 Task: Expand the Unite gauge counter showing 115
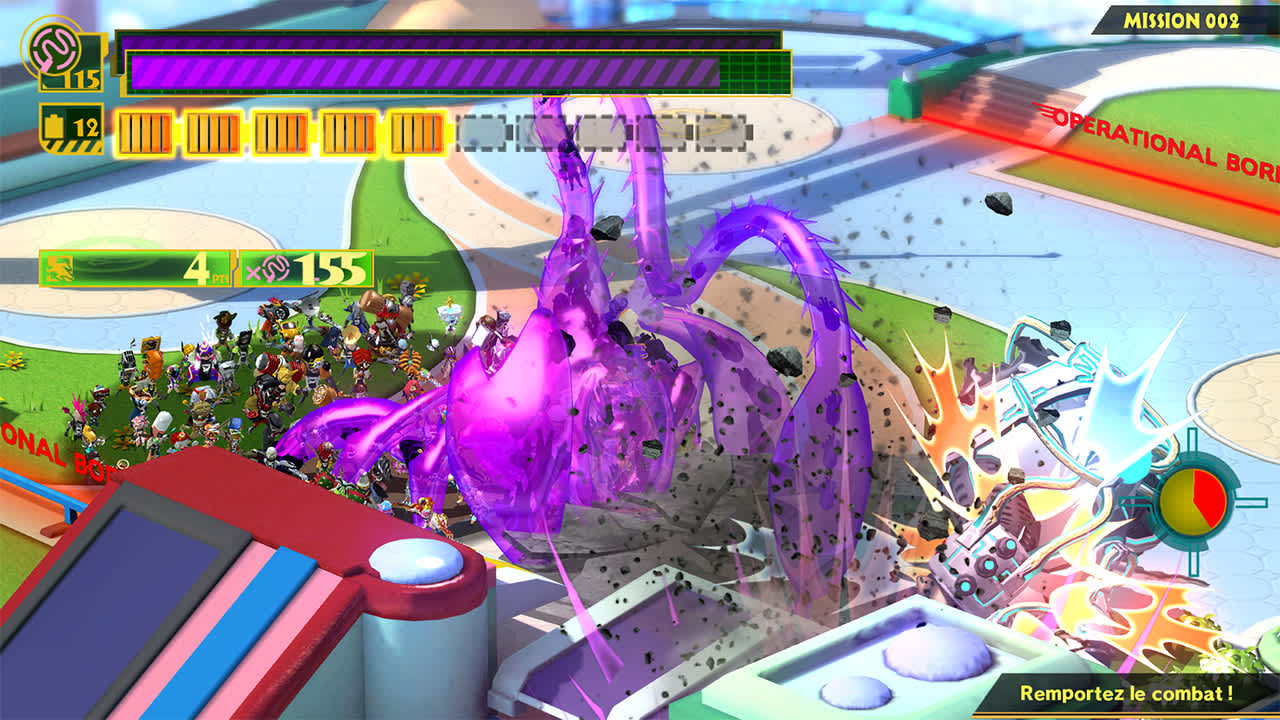point(85,77)
